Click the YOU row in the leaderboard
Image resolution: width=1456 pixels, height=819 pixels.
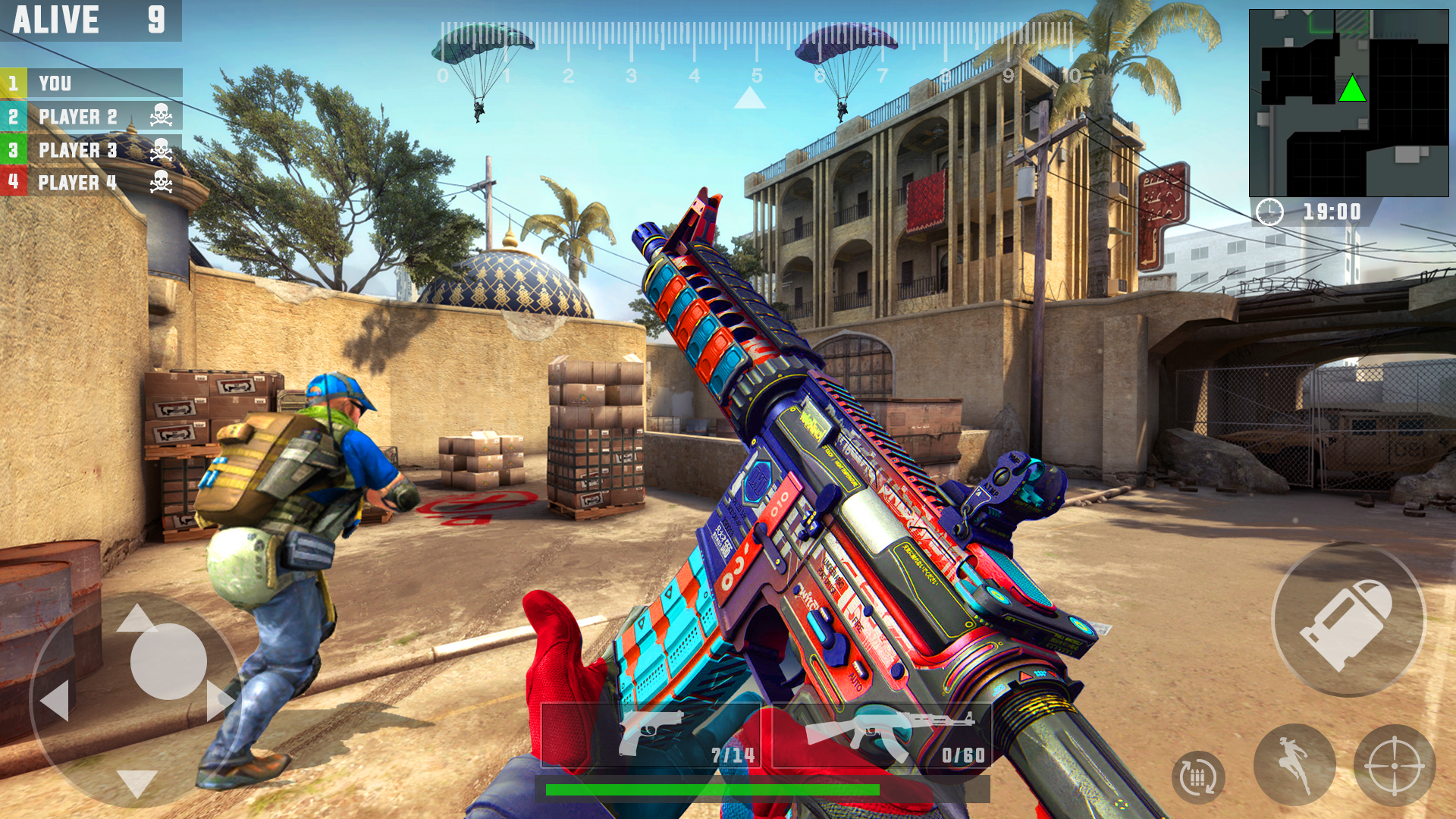click(91, 83)
